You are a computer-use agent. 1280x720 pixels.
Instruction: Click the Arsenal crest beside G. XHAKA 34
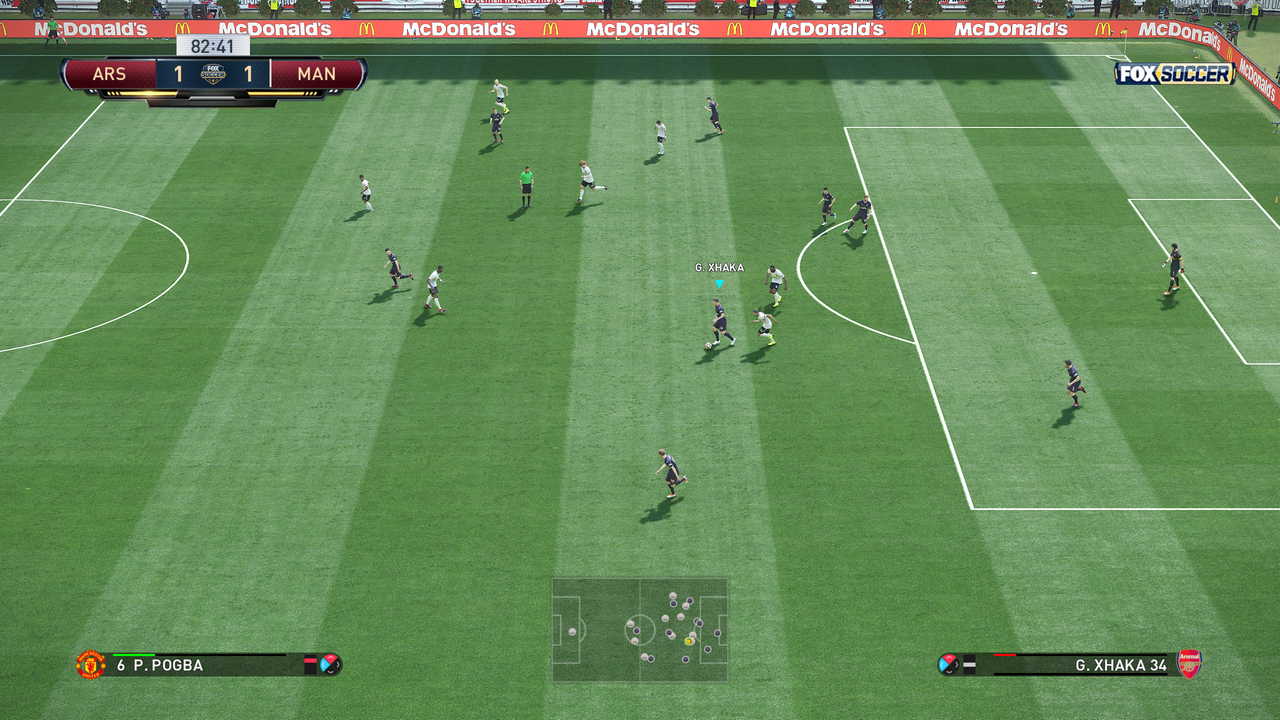[x=1188, y=664]
